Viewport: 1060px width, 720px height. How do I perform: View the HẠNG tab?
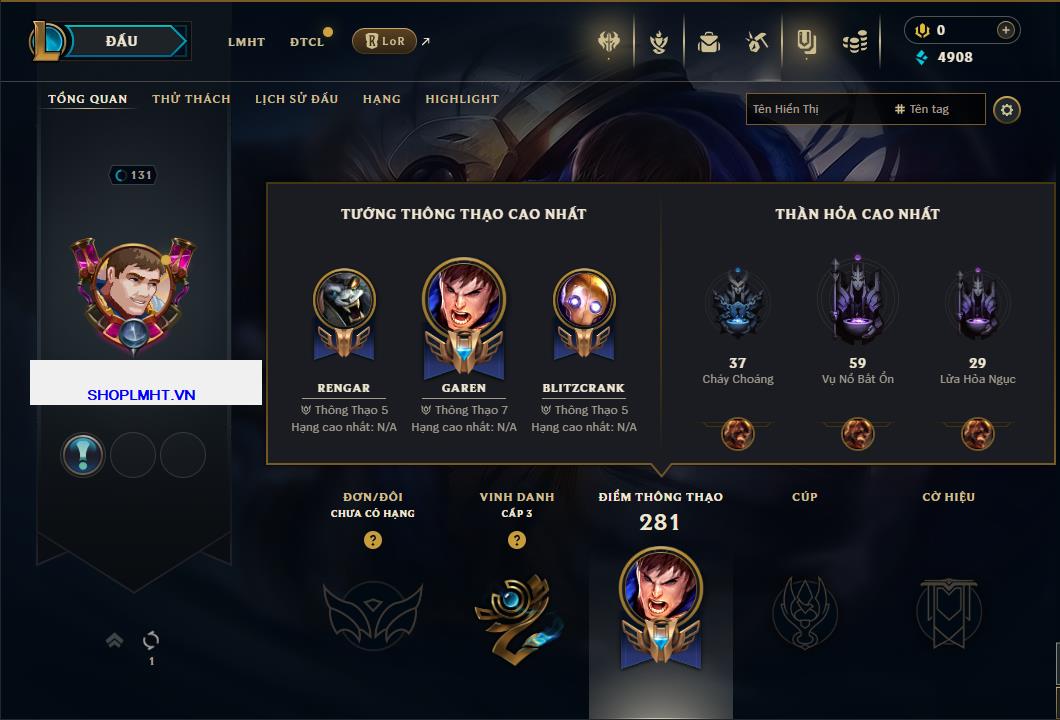[x=382, y=99]
